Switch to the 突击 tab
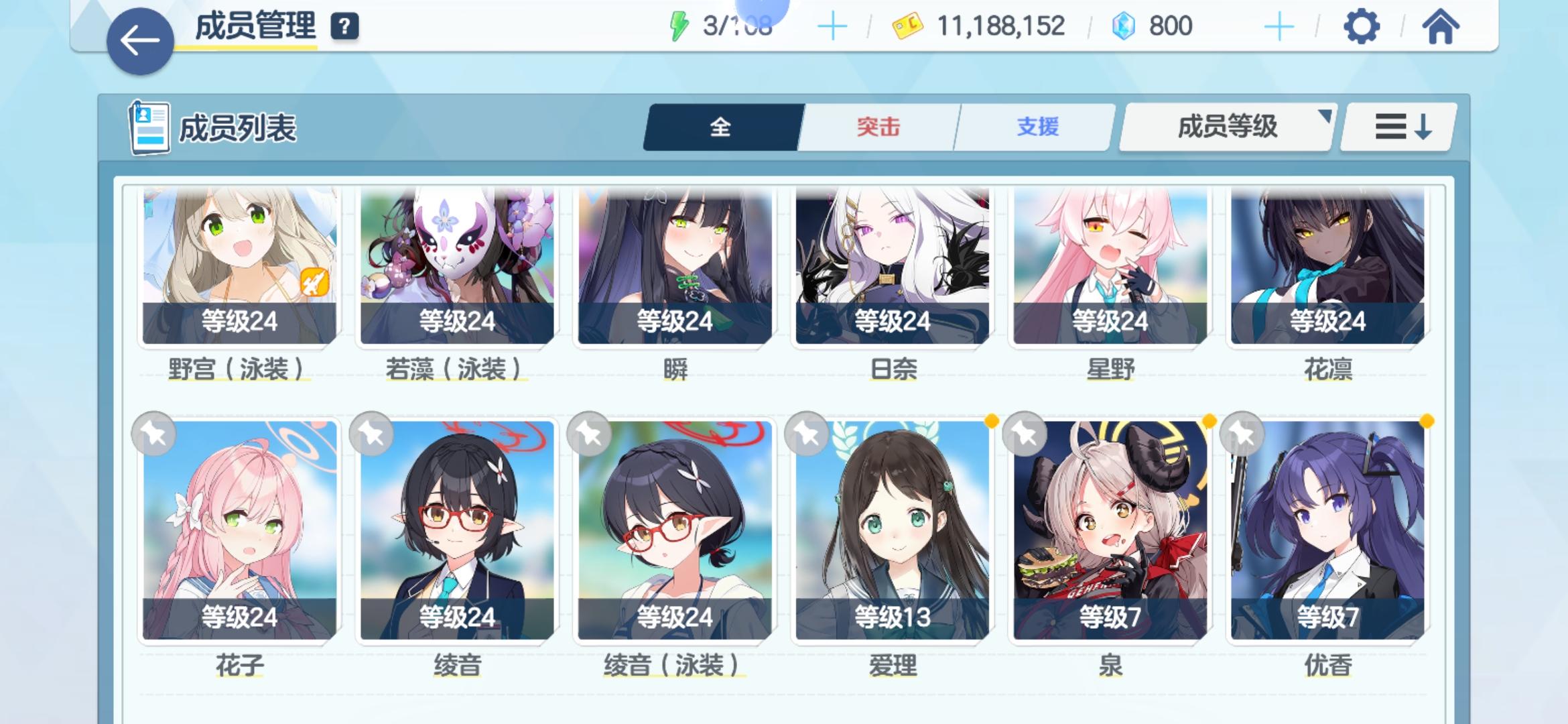Screen dimensions: 1568x724 click(879, 127)
